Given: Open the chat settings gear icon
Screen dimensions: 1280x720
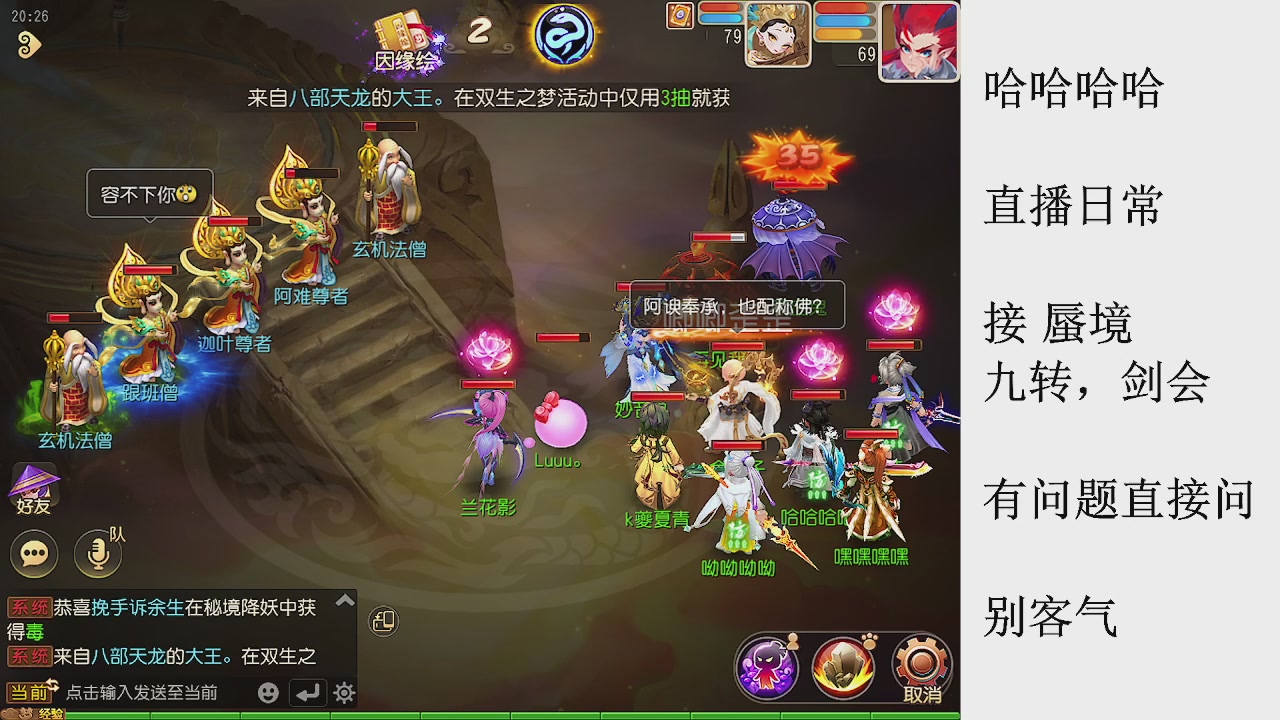Looking at the screenshot, I should (x=342, y=692).
